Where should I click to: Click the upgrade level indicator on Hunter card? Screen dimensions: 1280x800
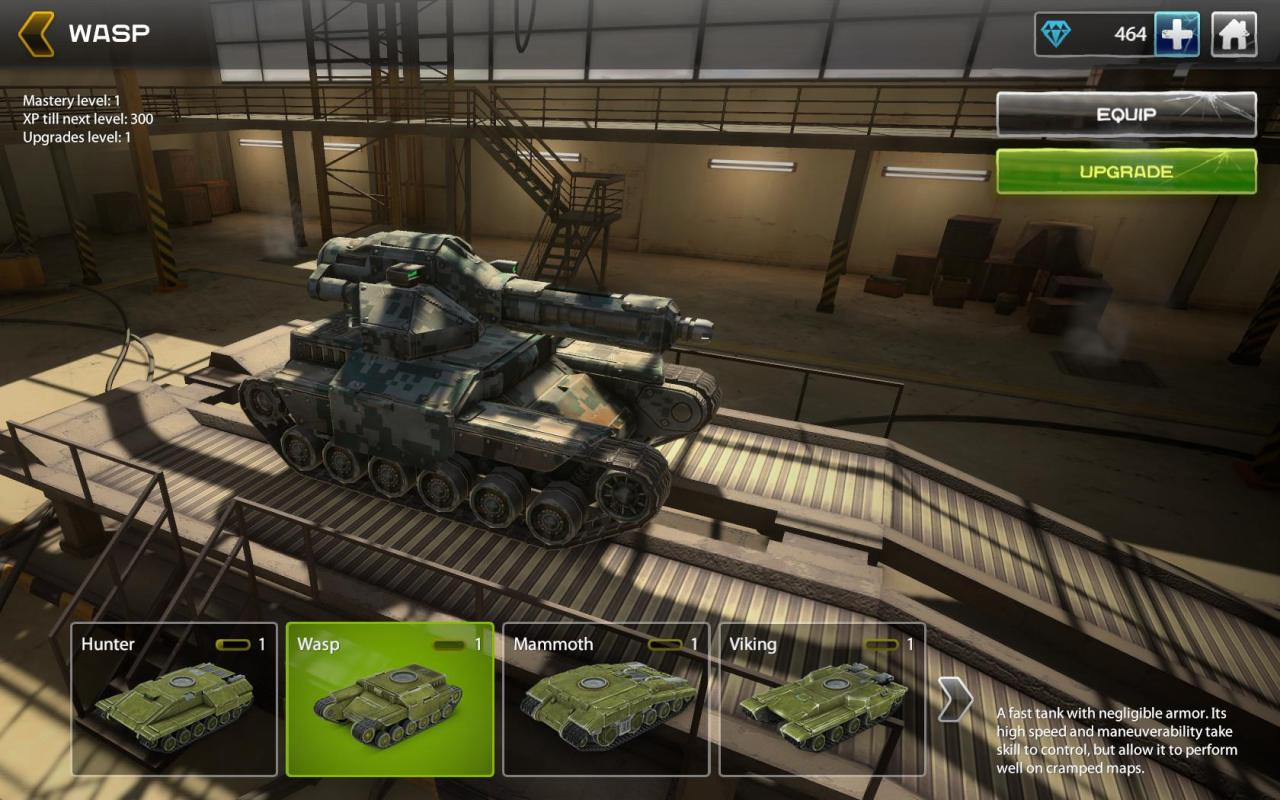pyautogui.click(x=232, y=645)
